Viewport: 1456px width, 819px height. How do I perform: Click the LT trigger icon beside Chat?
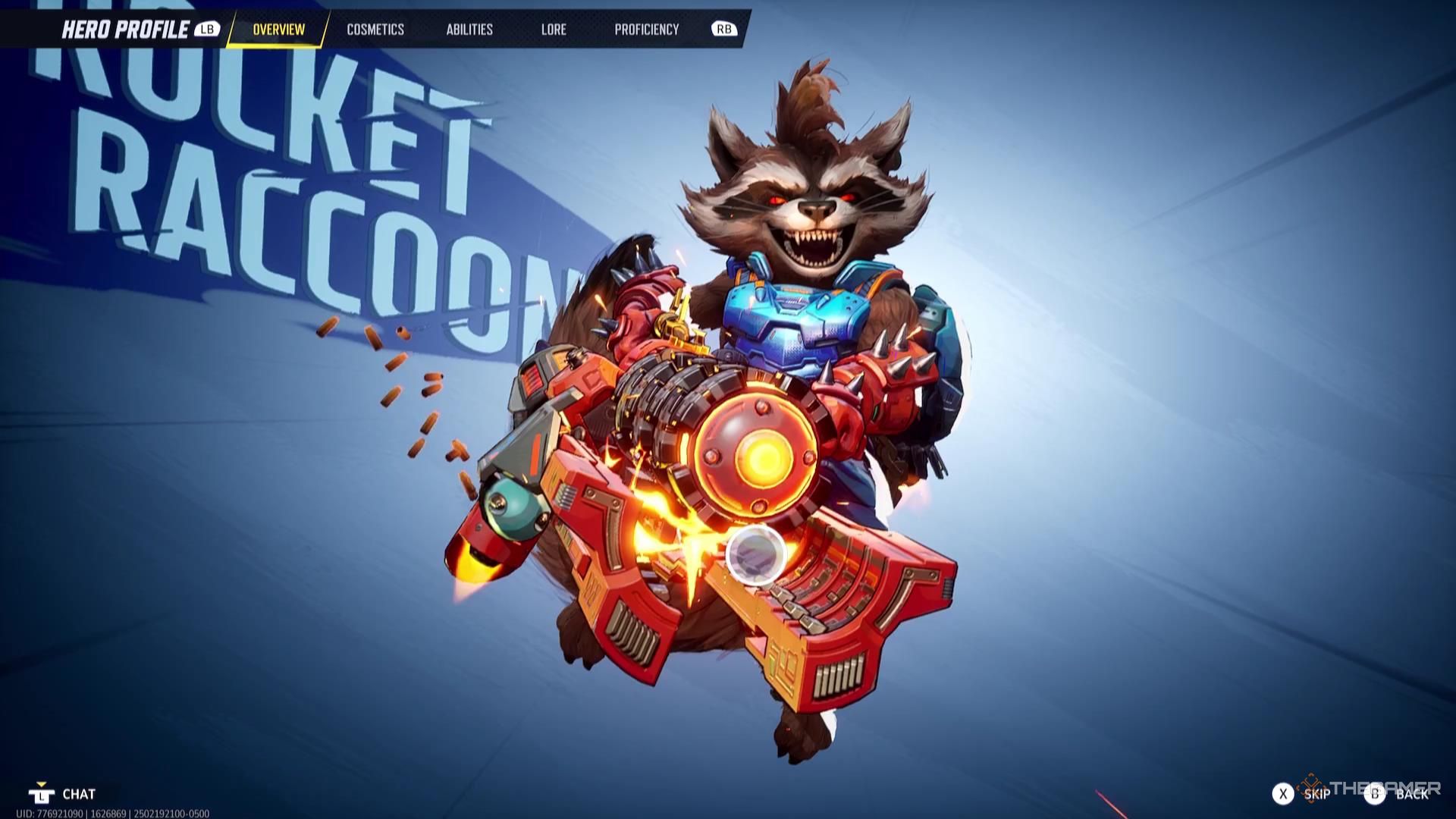pos(42,795)
